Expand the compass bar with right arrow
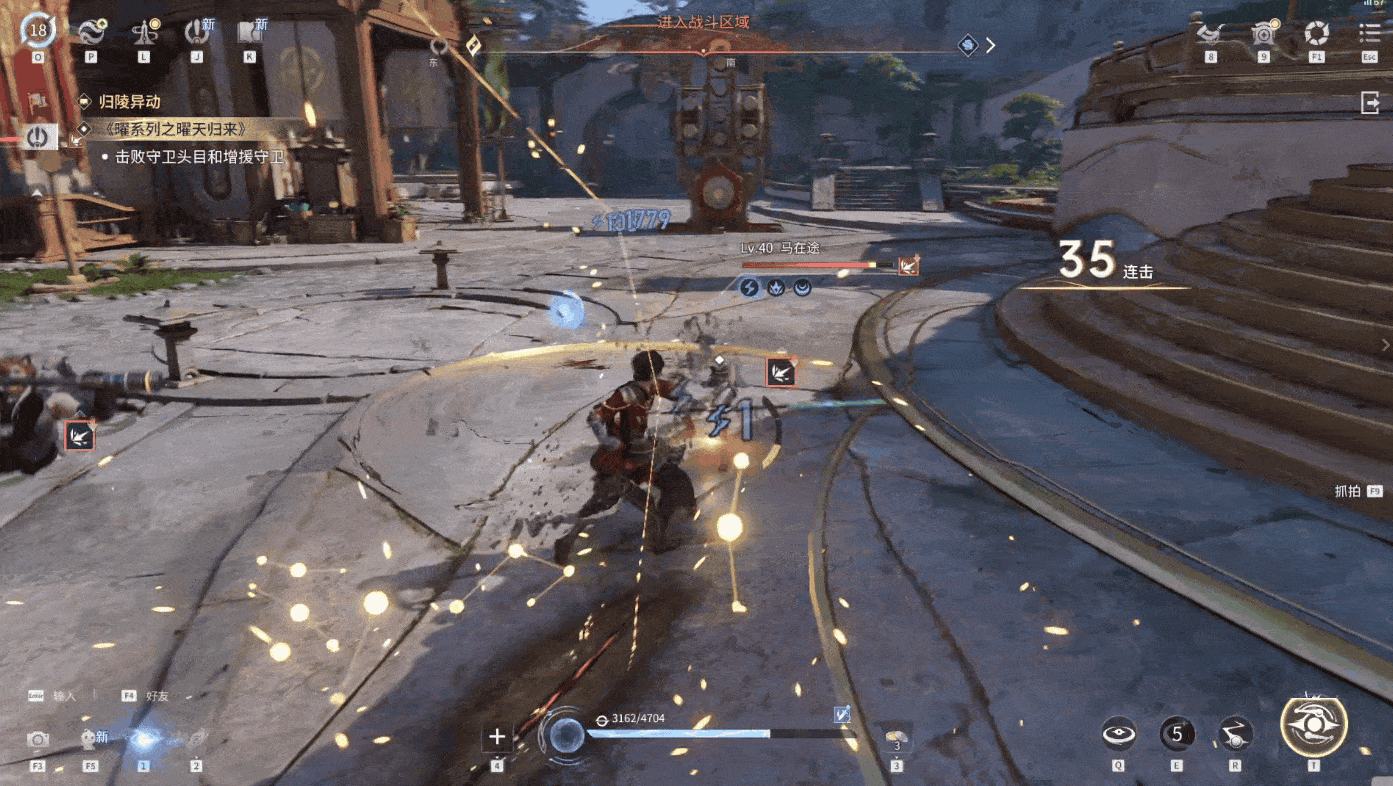Screen dimensions: 1393x786 (990, 45)
